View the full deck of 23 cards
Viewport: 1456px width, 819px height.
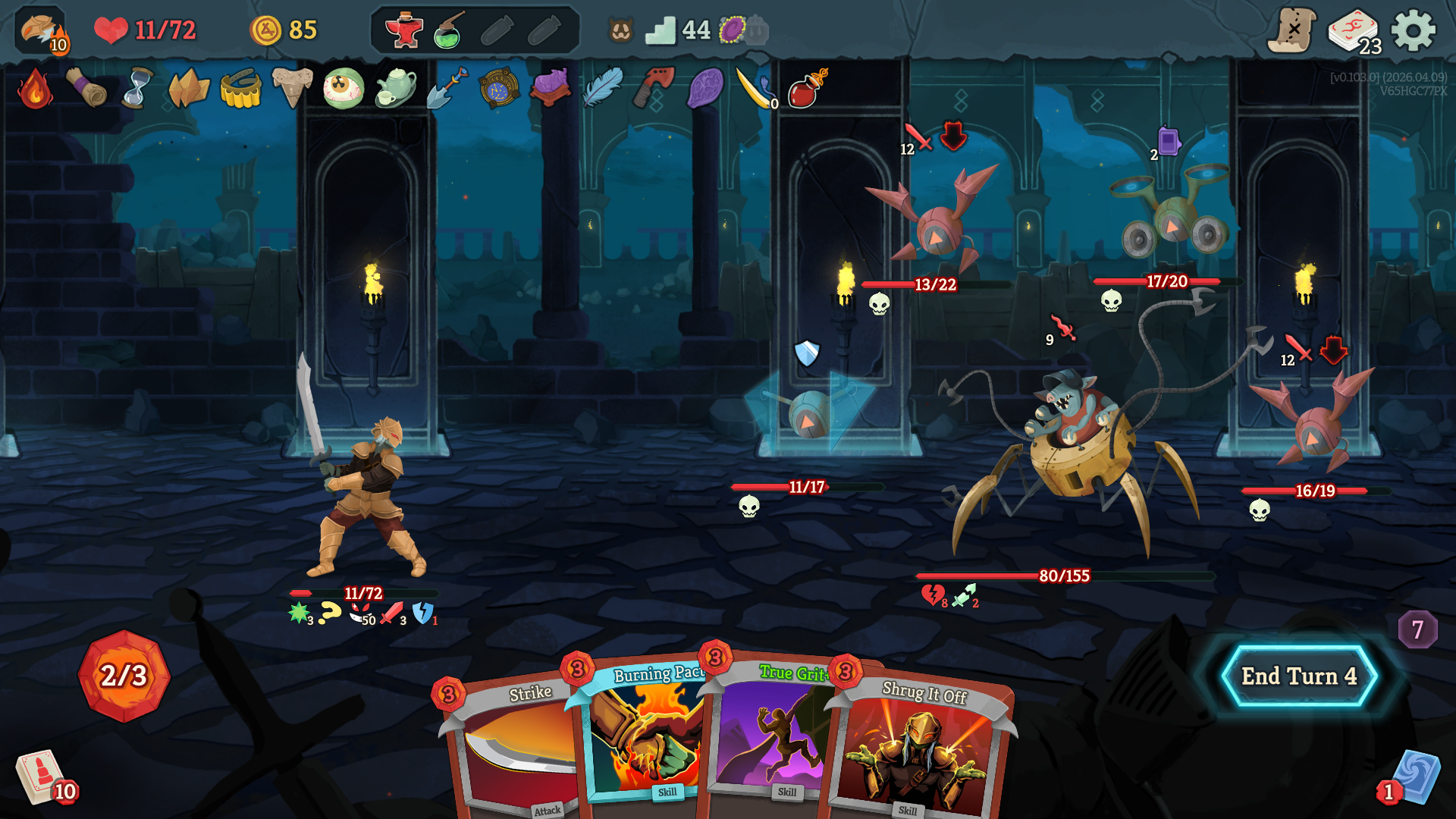tap(1354, 32)
